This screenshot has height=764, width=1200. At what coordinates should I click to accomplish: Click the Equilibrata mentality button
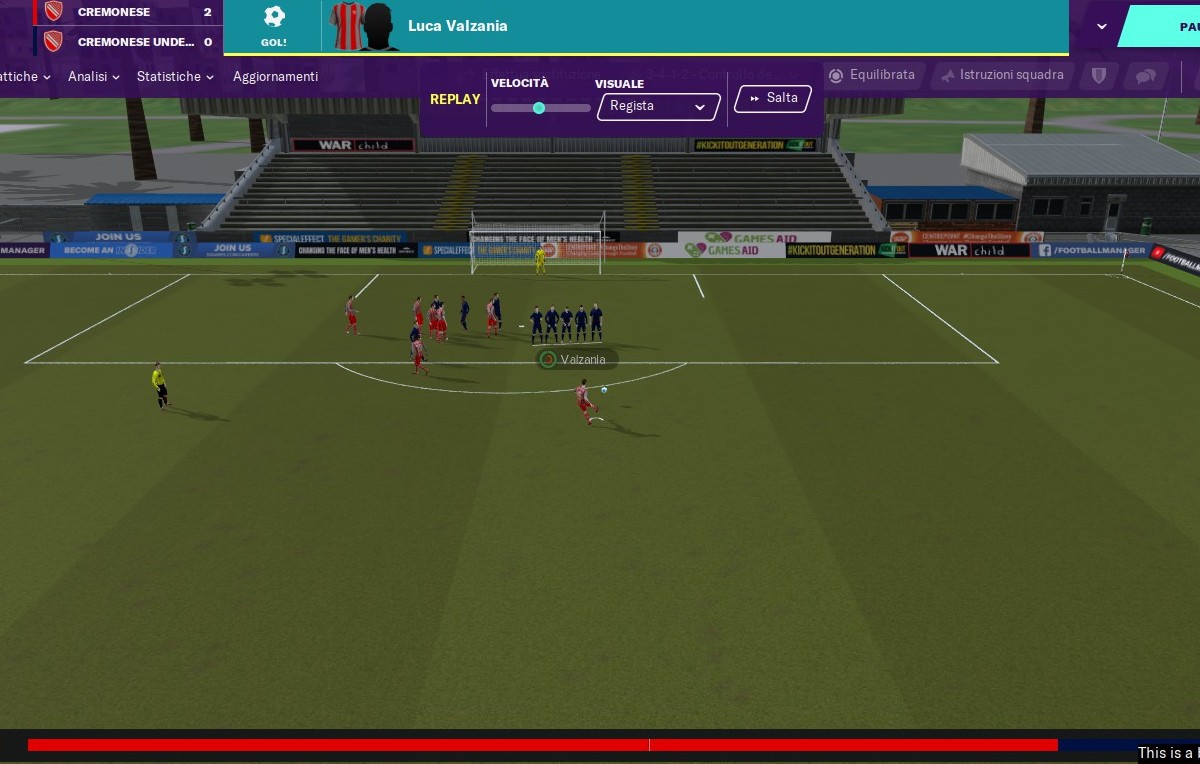tap(872, 75)
